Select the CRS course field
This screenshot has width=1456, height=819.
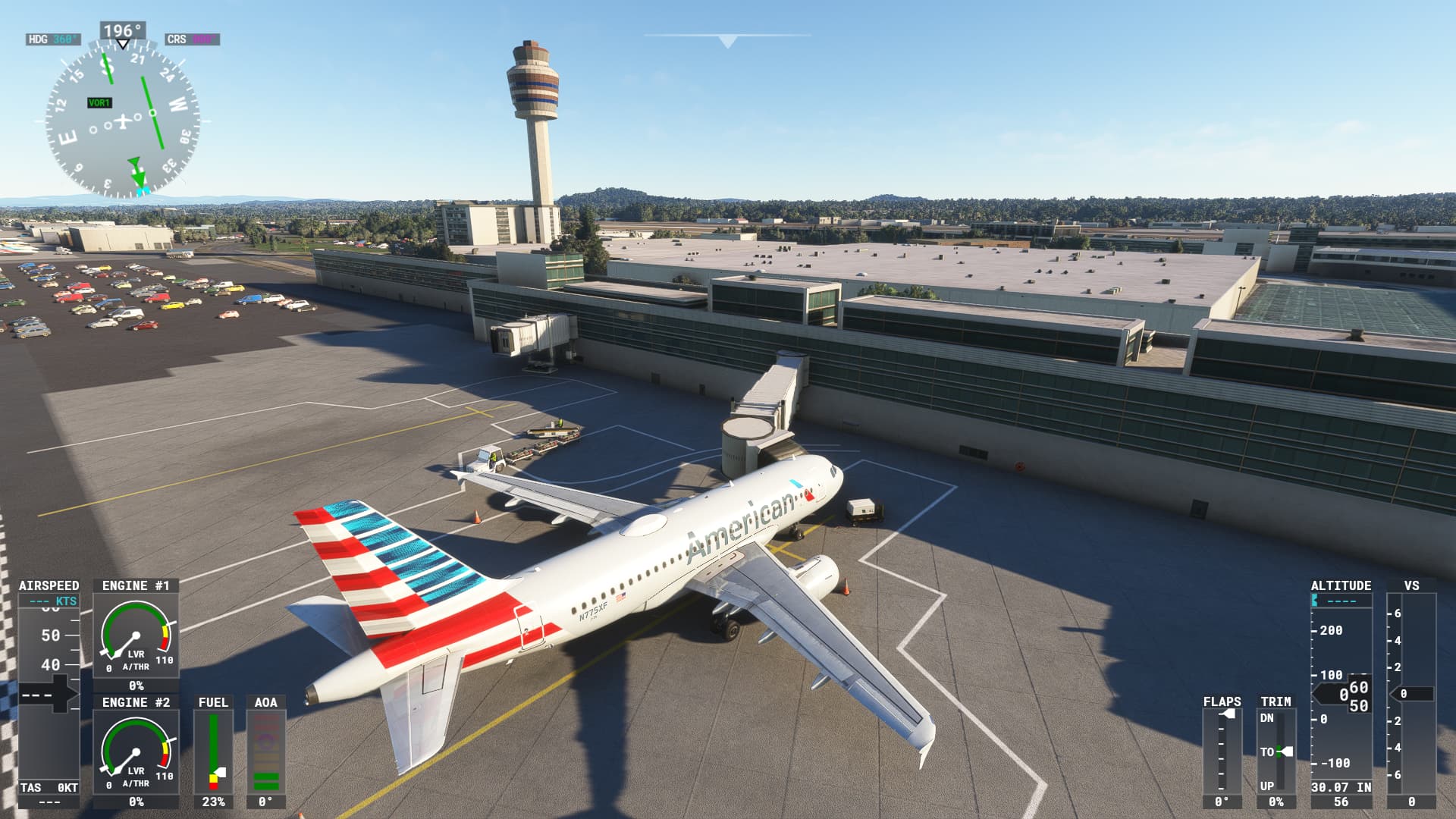click(192, 39)
